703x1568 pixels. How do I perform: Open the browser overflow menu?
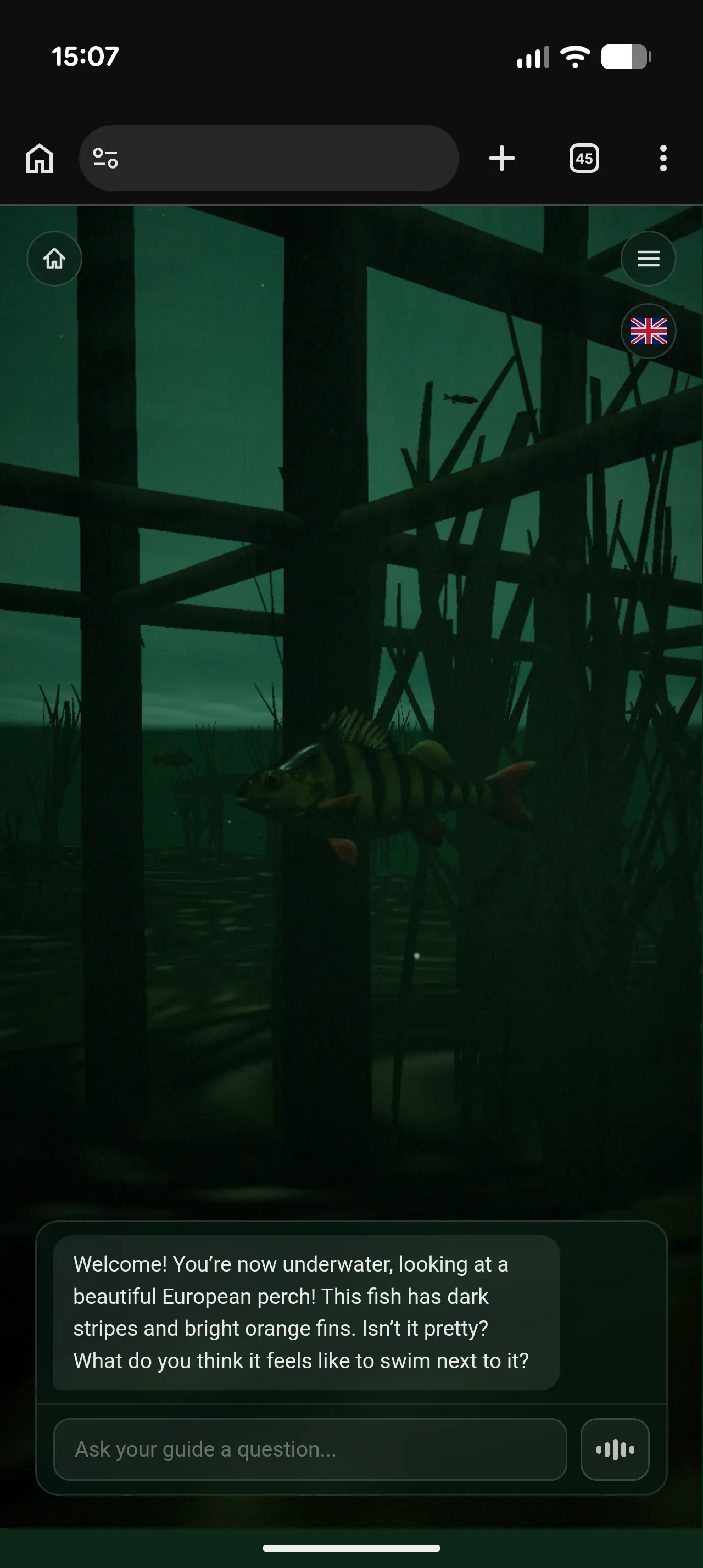point(663,158)
